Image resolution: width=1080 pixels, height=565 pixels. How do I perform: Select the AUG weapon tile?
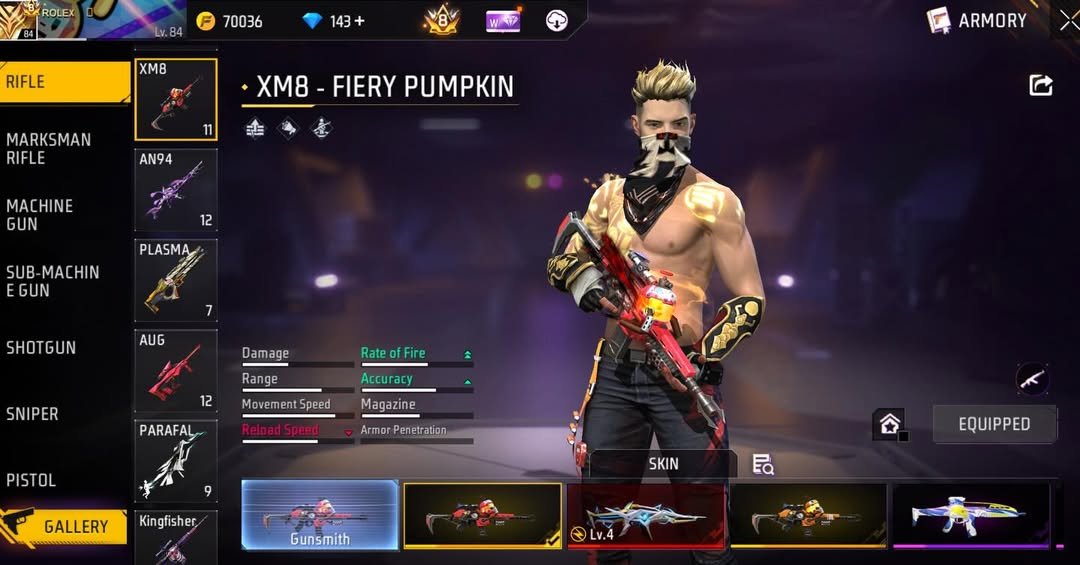coord(176,371)
